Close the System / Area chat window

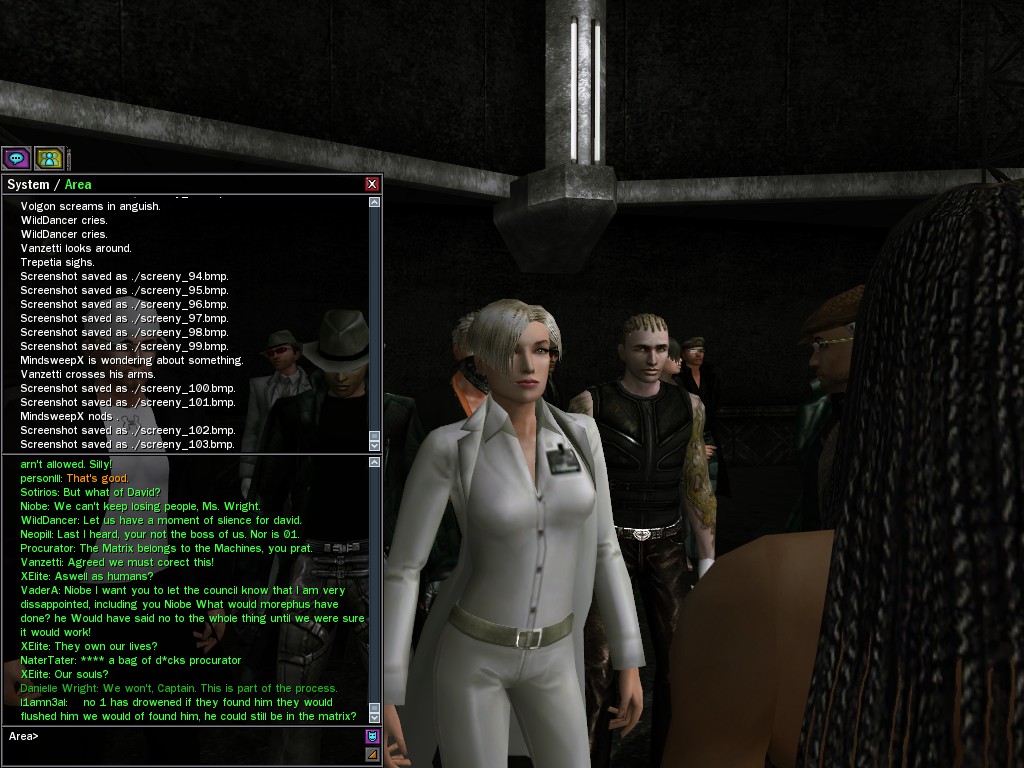[372, 184]
